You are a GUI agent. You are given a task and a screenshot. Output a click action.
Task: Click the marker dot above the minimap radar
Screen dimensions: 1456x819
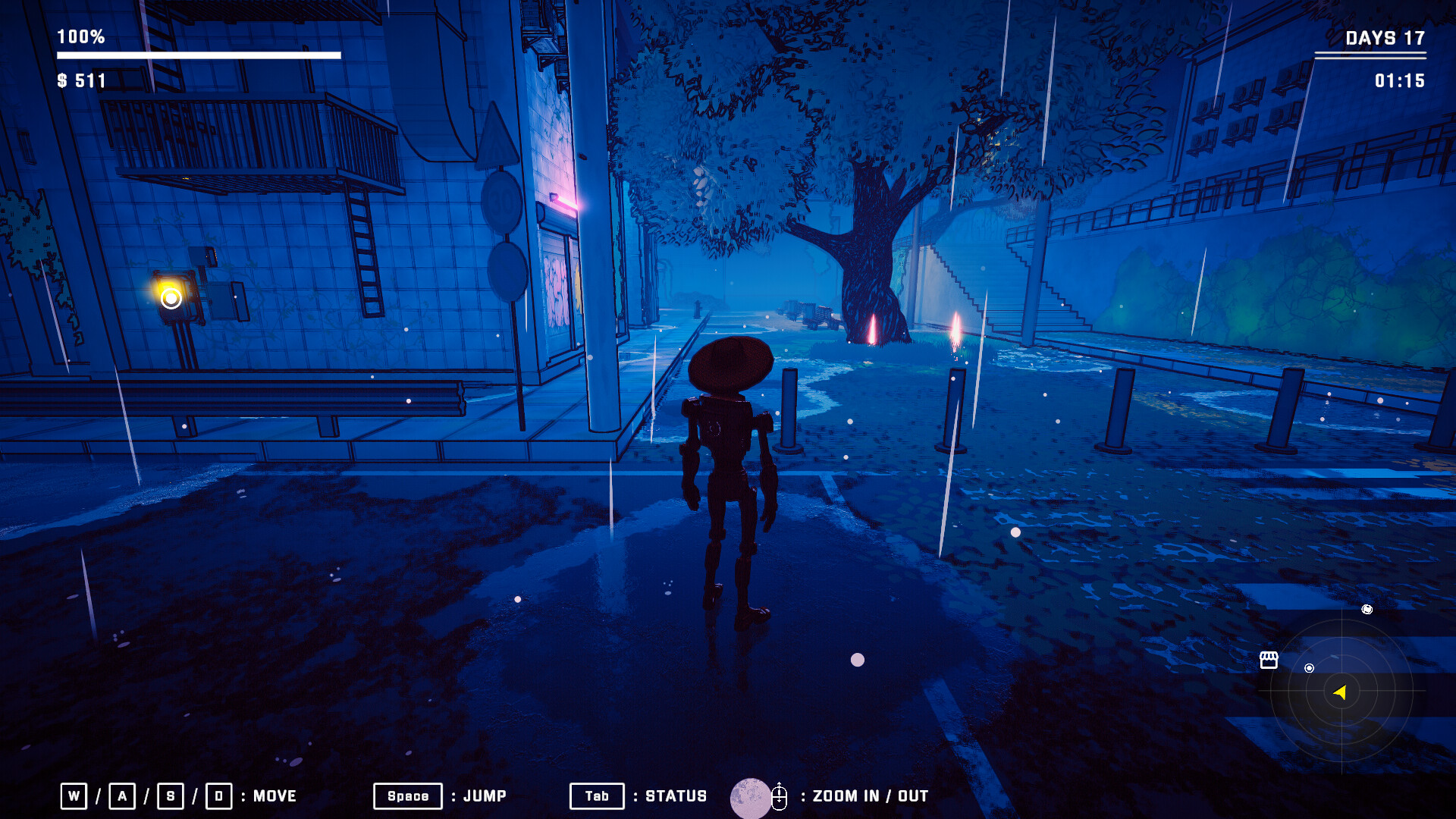[x=1367, y=610]
